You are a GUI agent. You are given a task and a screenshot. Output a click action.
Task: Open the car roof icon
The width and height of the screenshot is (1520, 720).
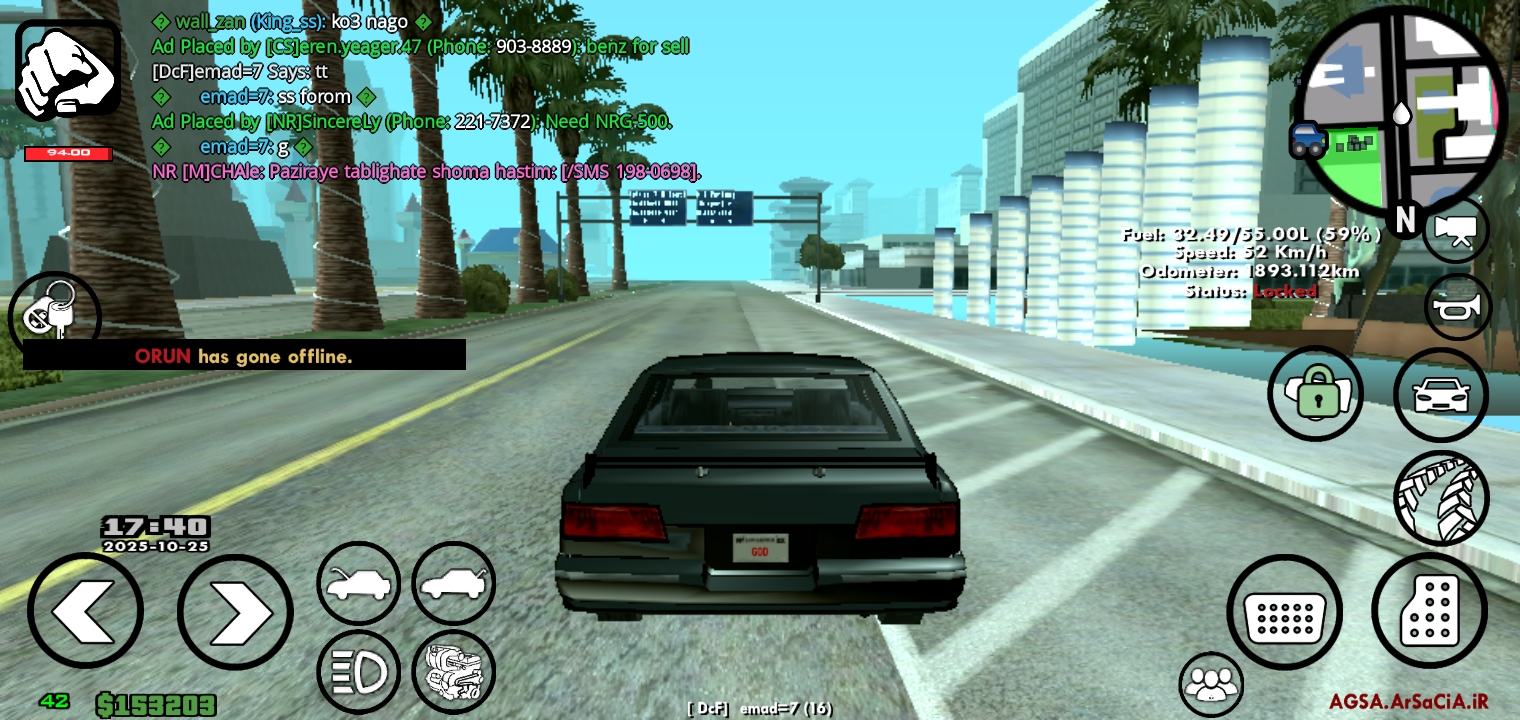(x=453, y=583)
